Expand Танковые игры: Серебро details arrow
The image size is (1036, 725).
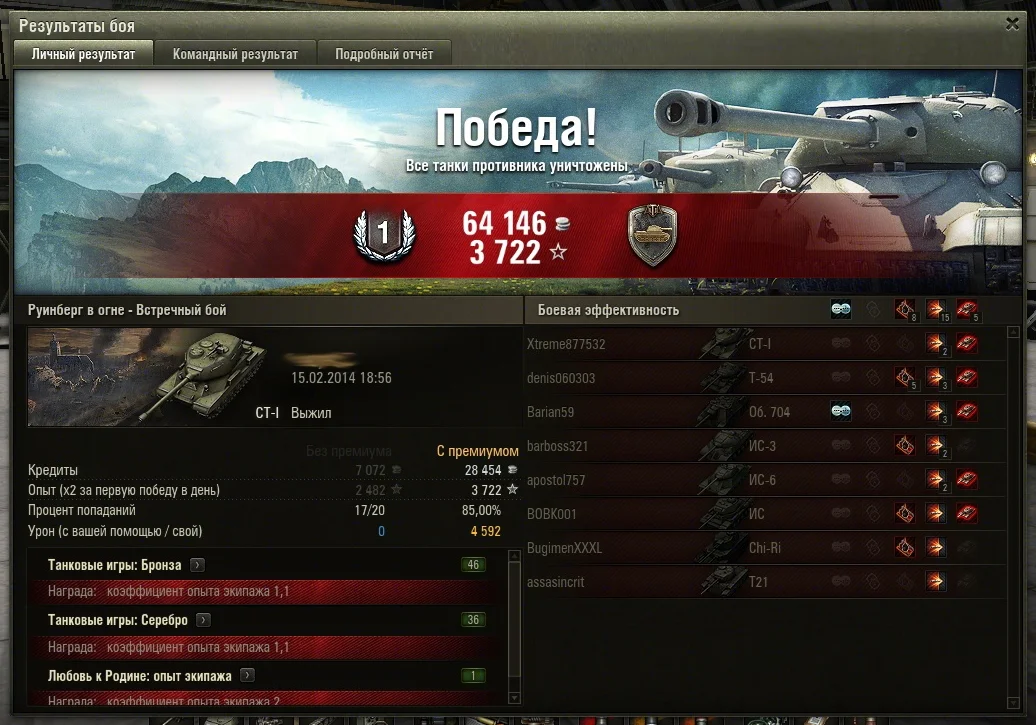(204, 620)
